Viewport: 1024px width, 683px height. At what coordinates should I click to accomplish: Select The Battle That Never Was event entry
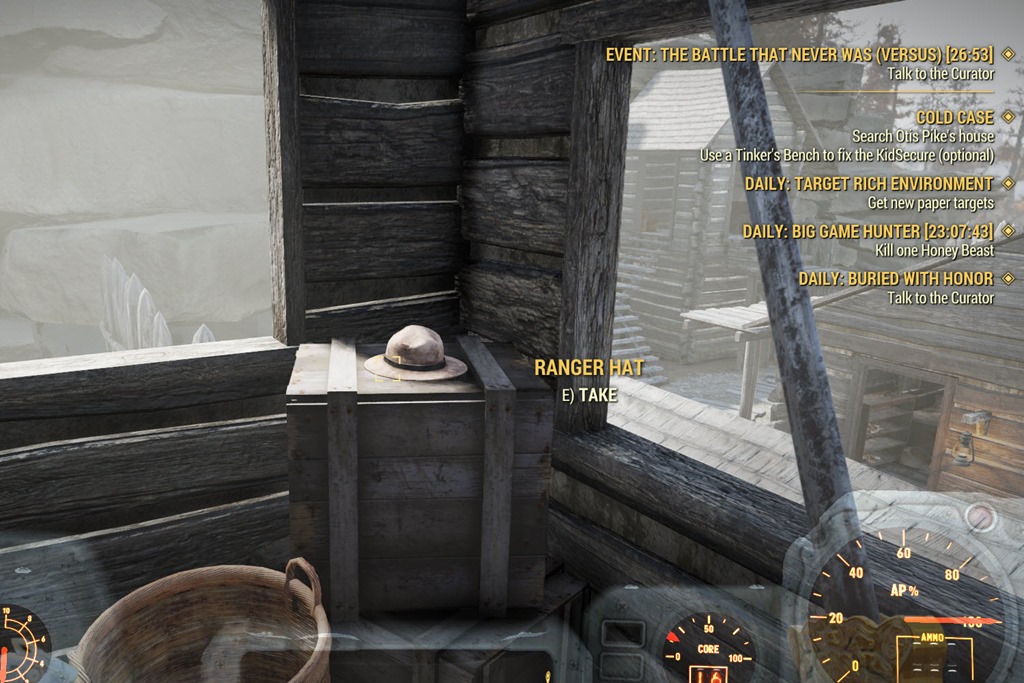click(799, 54)
